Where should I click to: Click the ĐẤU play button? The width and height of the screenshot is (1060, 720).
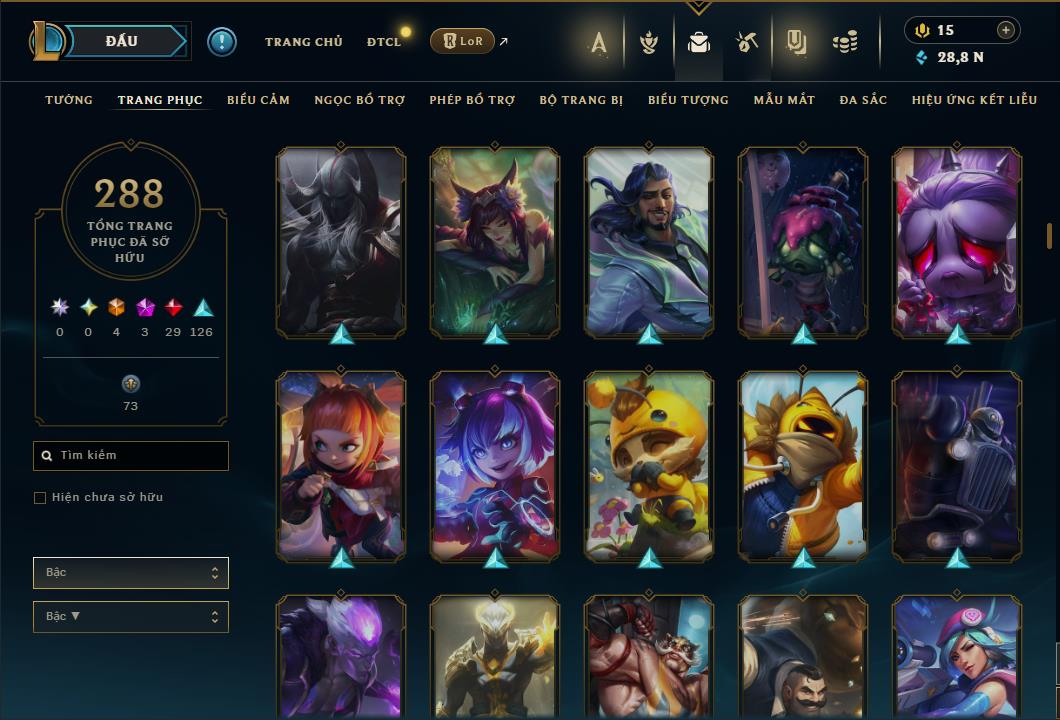coord(121,41)
